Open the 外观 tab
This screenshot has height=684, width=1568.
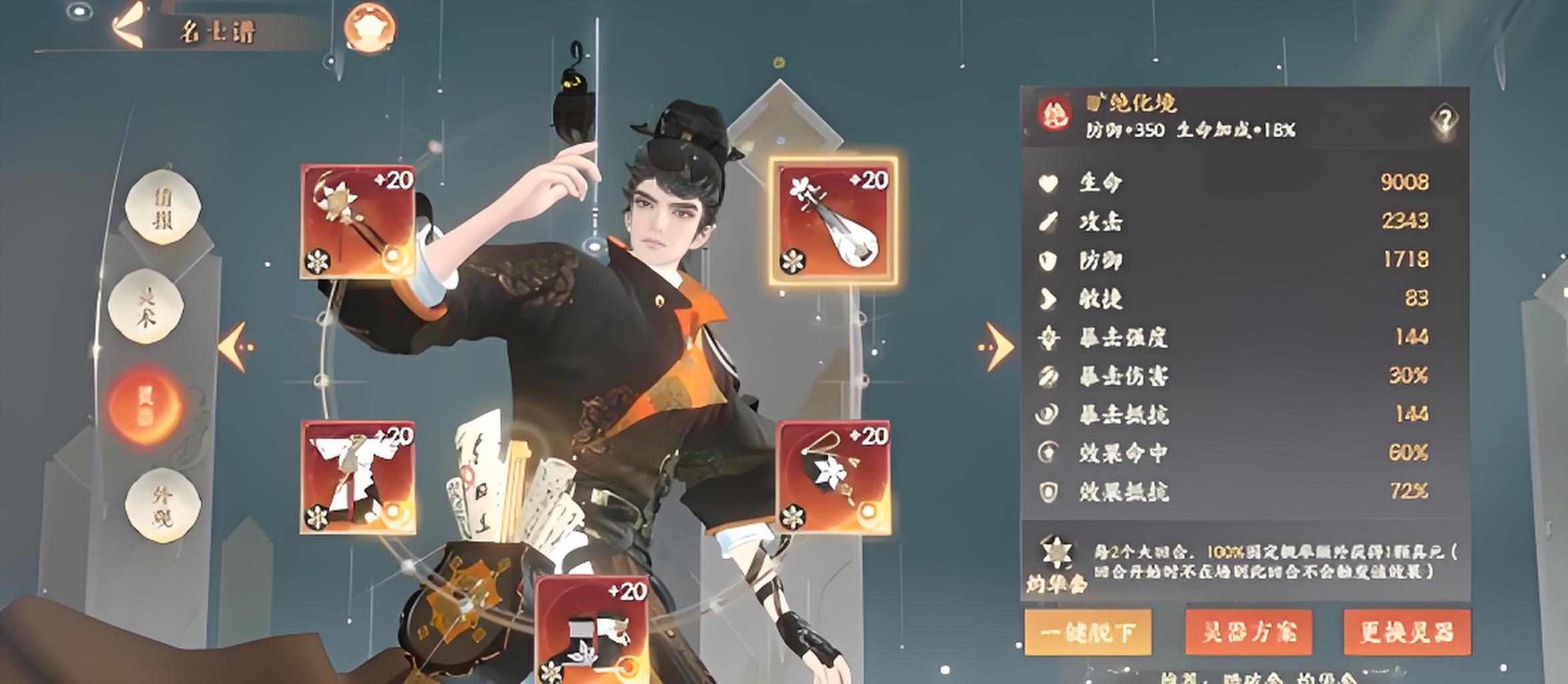point(162,504)
